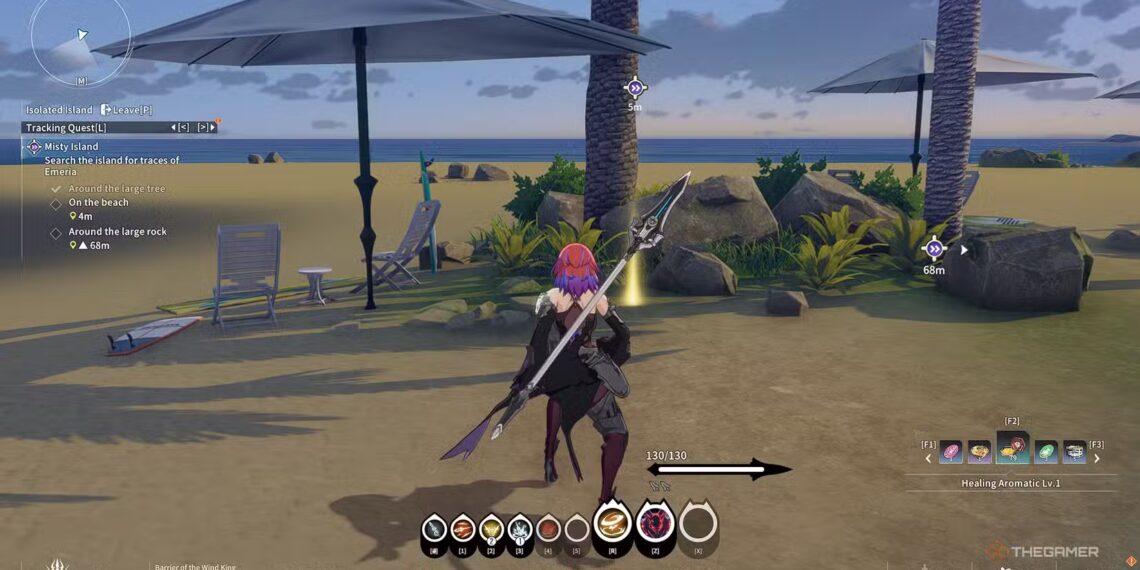The width and height of the screenshot is (1140, 570).
Task: Select the 'Around the large rock' objective
Action: click(117, 232)
